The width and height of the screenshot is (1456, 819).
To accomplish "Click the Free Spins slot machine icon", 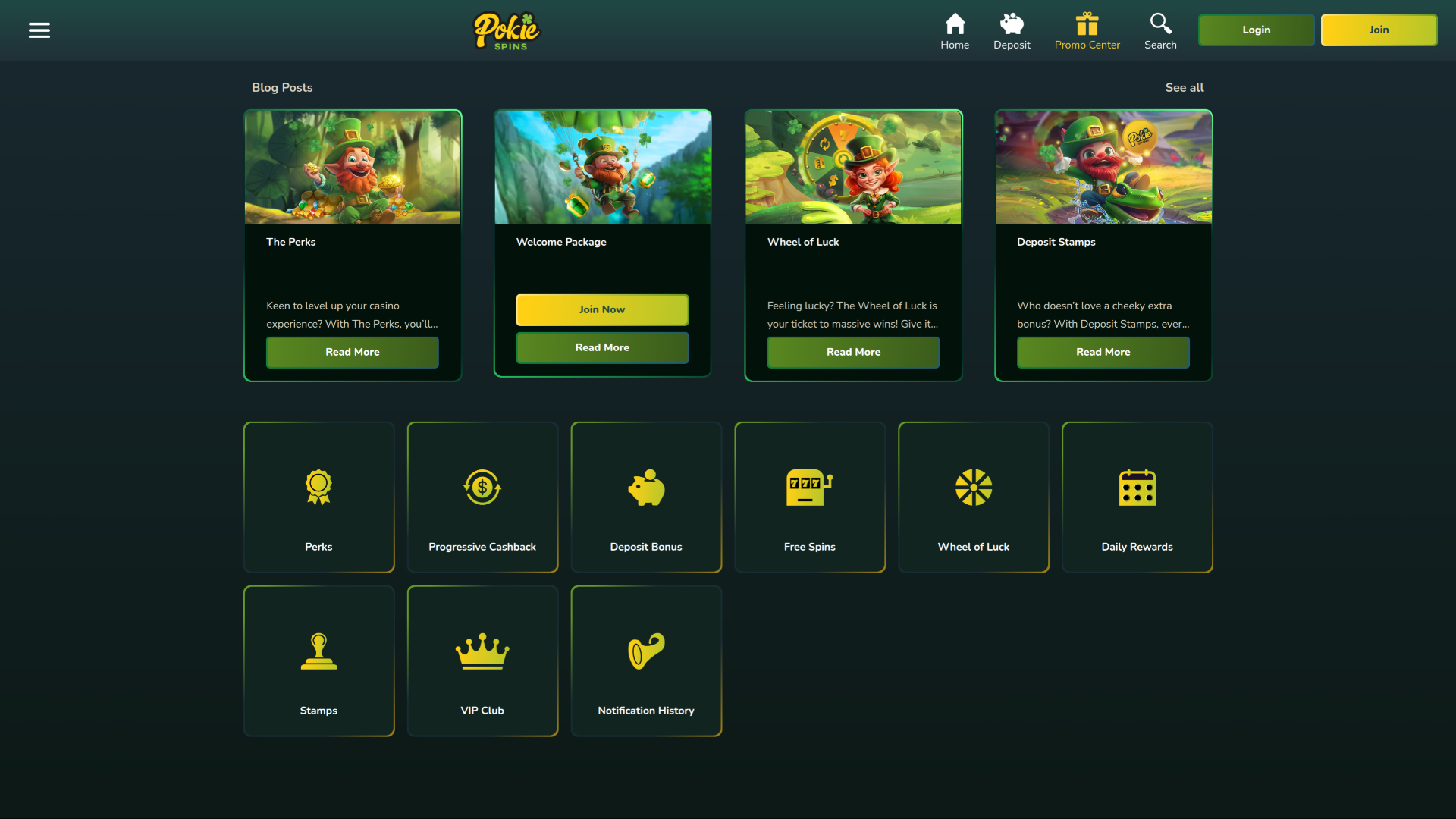I will (809, 488).
